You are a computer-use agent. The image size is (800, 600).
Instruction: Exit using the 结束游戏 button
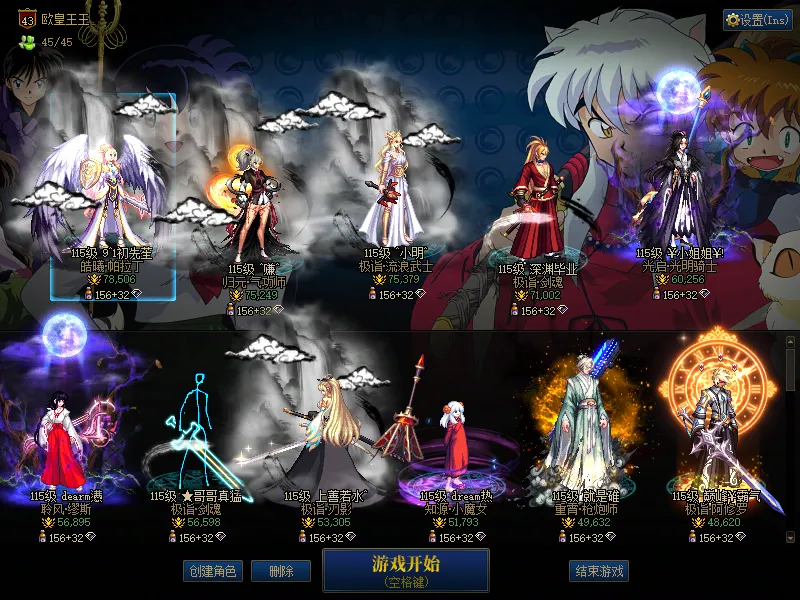600,571
